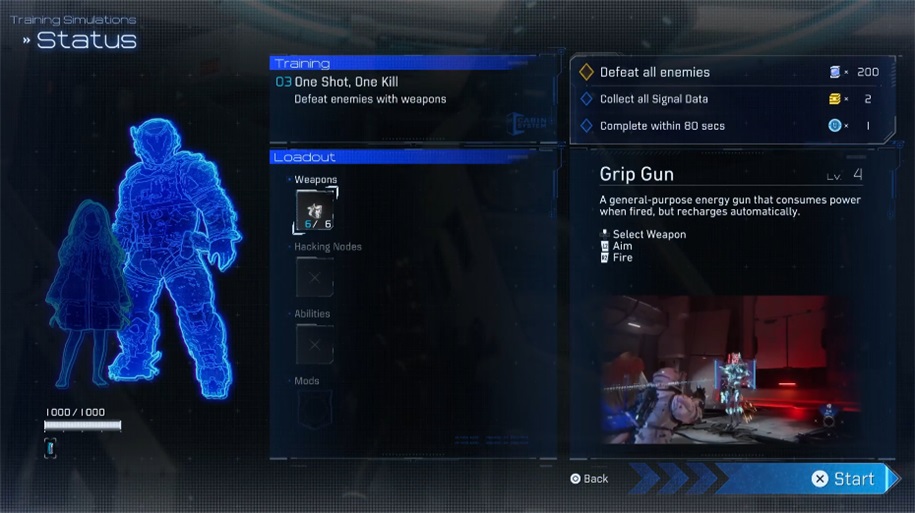
Task: Start the training simulation
Action: click(x=844, y=479)
